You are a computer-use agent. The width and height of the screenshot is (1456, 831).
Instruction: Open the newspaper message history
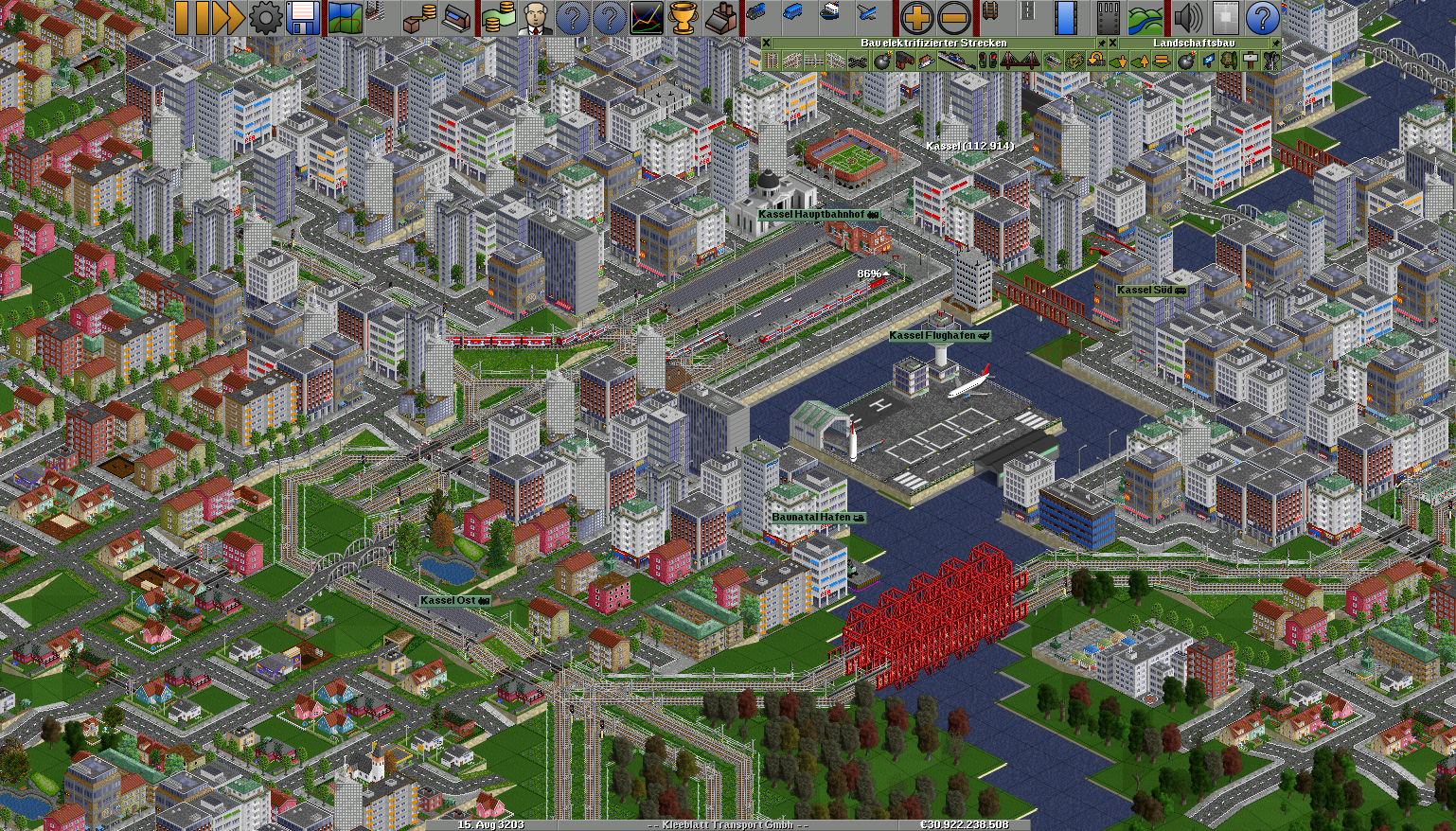(1224, 18)
